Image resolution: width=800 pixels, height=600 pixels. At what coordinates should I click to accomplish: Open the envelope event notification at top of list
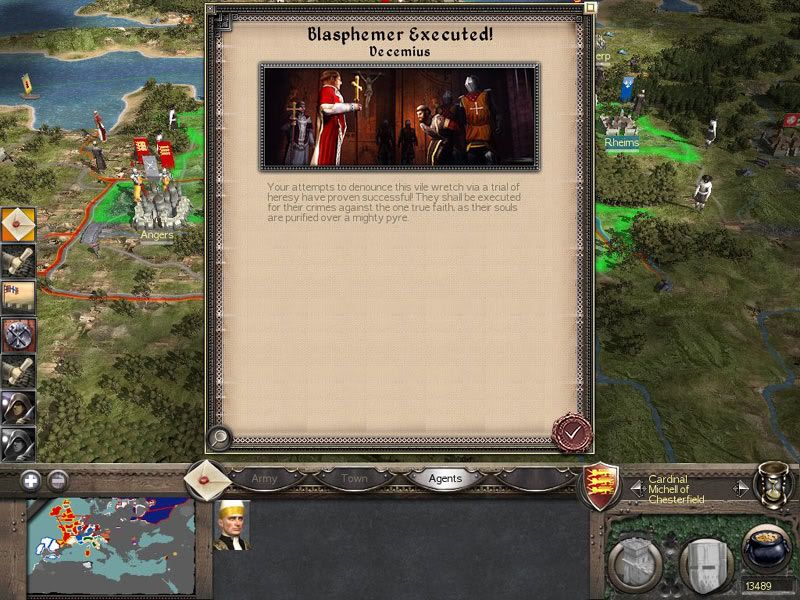click(18, 225)
